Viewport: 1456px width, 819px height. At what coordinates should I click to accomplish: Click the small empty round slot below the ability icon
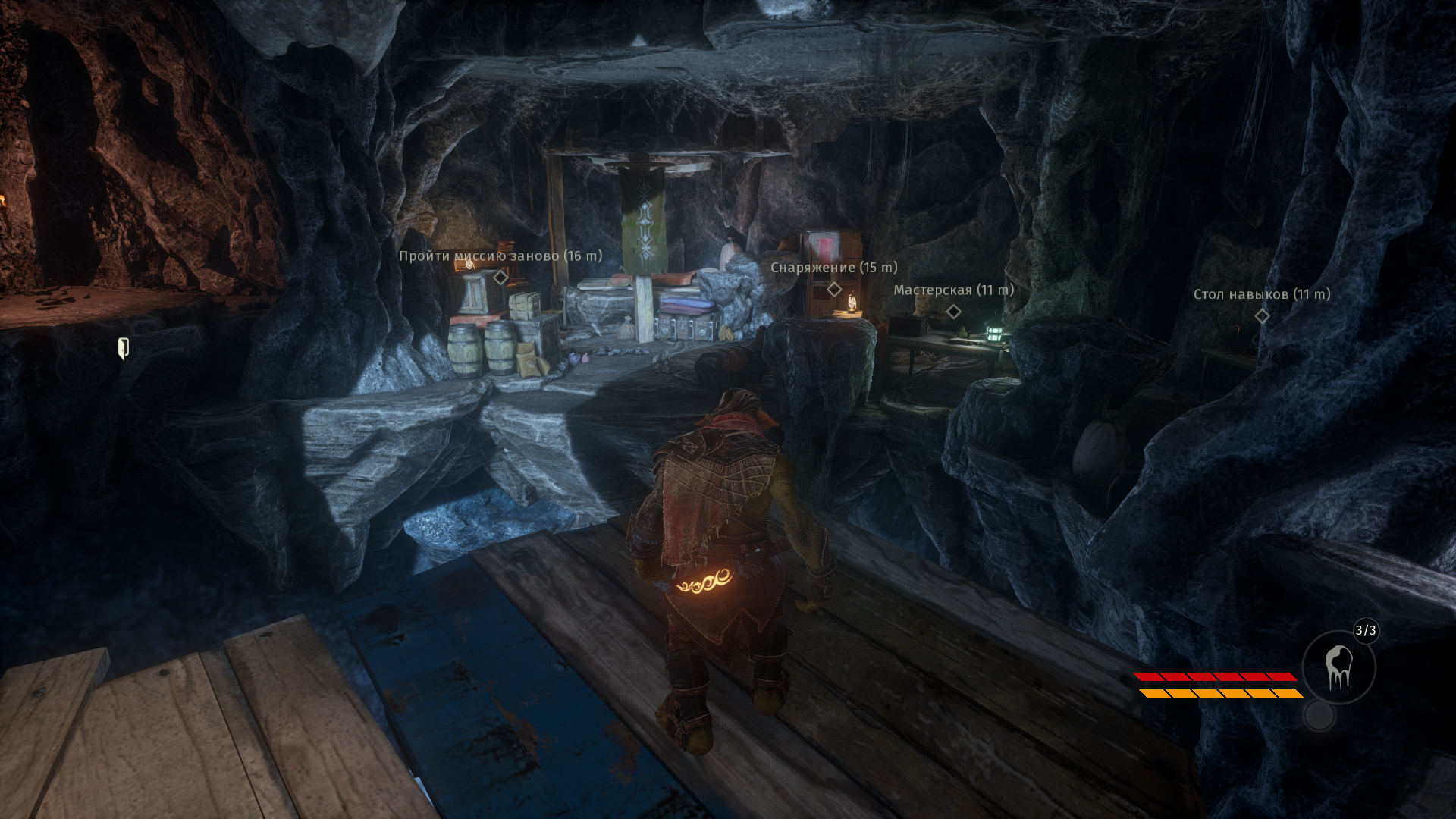(x=1319, y=715)
